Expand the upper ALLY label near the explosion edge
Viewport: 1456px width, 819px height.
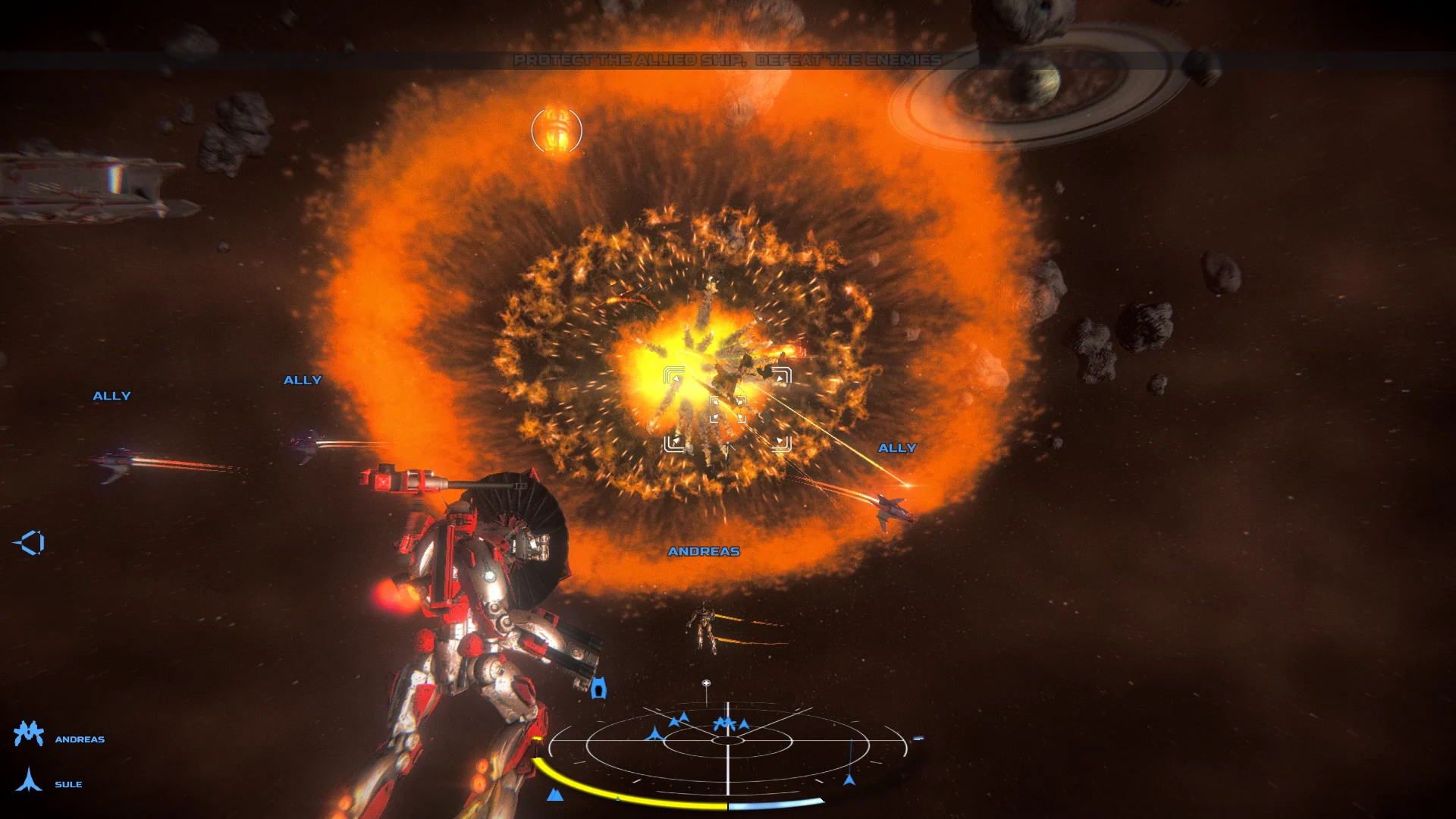coord(303,379)
